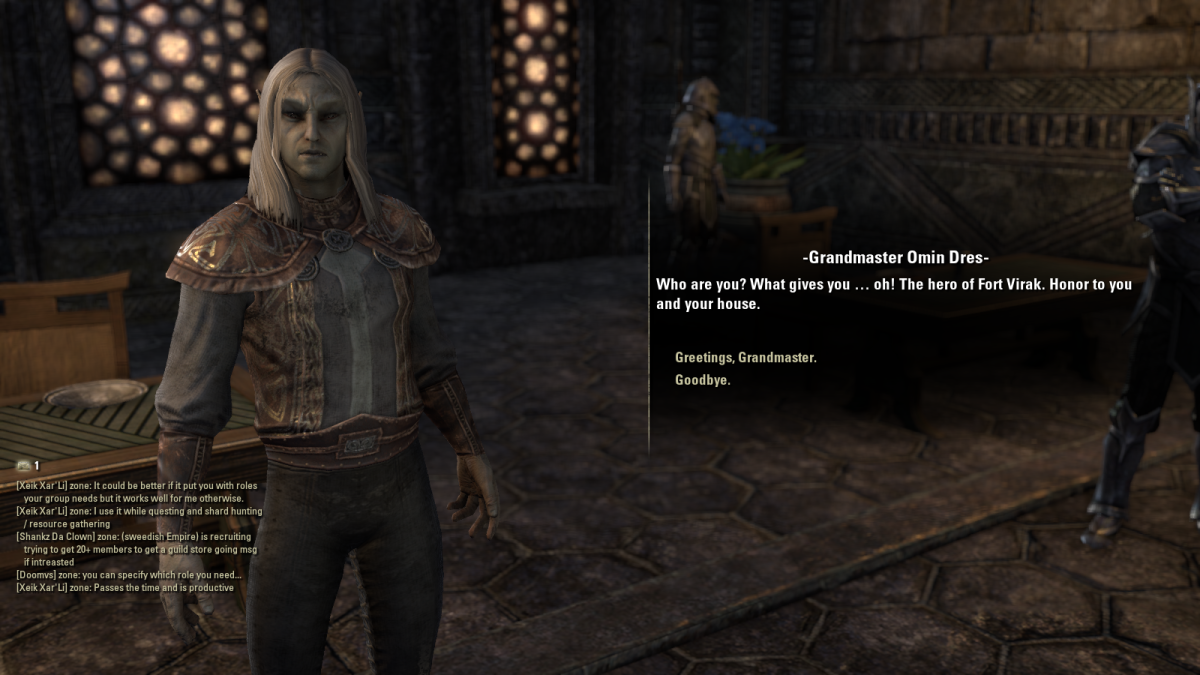Open the chat notification icon
1200x675 pixels.
pyautogui.click(x=23, y=465)
